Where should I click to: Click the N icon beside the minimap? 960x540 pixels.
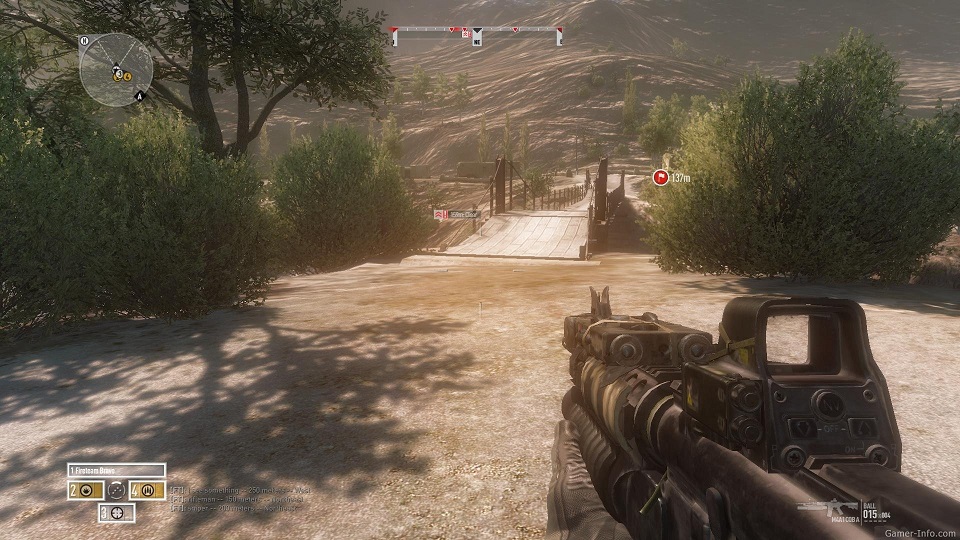[x=86, y=42]
